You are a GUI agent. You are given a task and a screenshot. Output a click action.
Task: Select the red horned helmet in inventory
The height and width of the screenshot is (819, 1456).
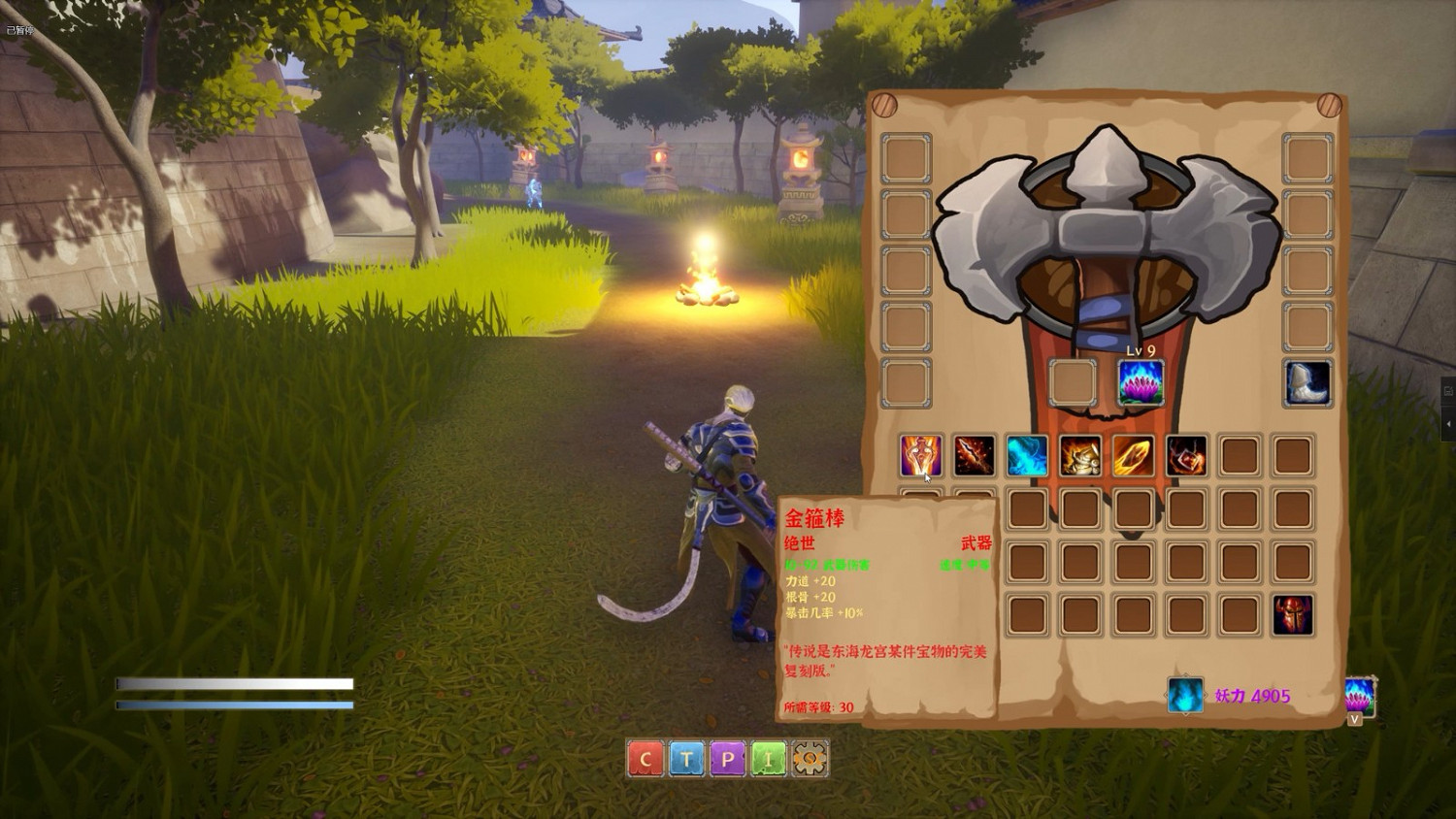coord(1294,613)
